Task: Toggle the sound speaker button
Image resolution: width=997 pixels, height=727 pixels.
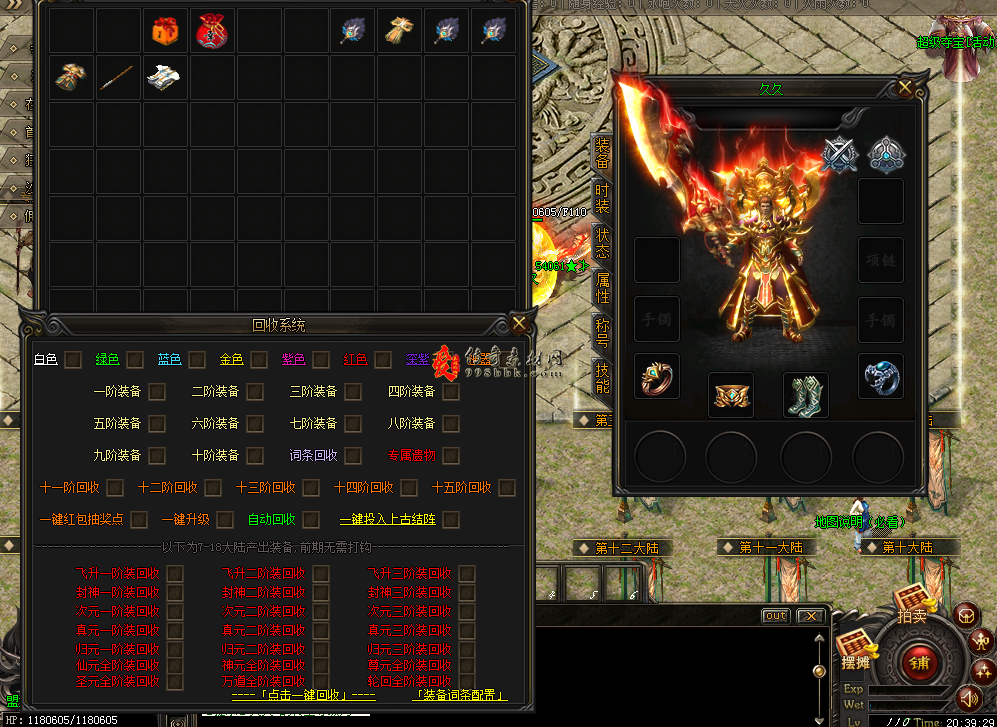Action: point(967,697)
